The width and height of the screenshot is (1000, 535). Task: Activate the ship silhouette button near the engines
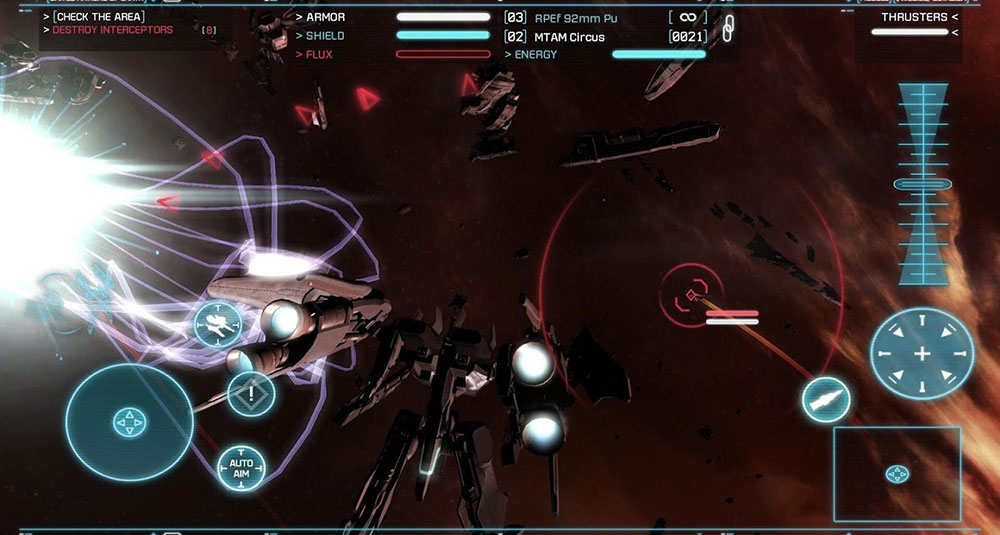[x=217, y=324]
